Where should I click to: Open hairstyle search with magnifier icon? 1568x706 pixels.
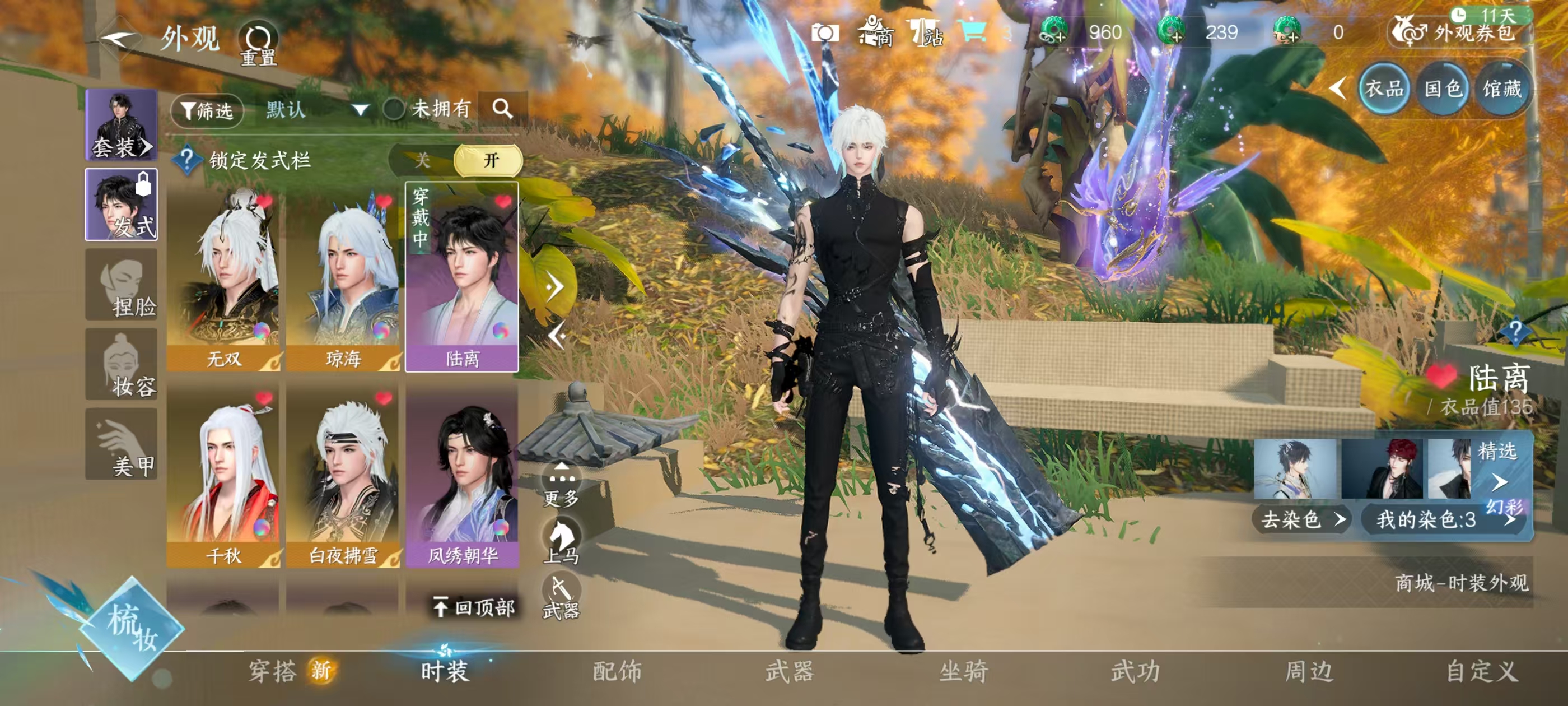tap(502, 110)
